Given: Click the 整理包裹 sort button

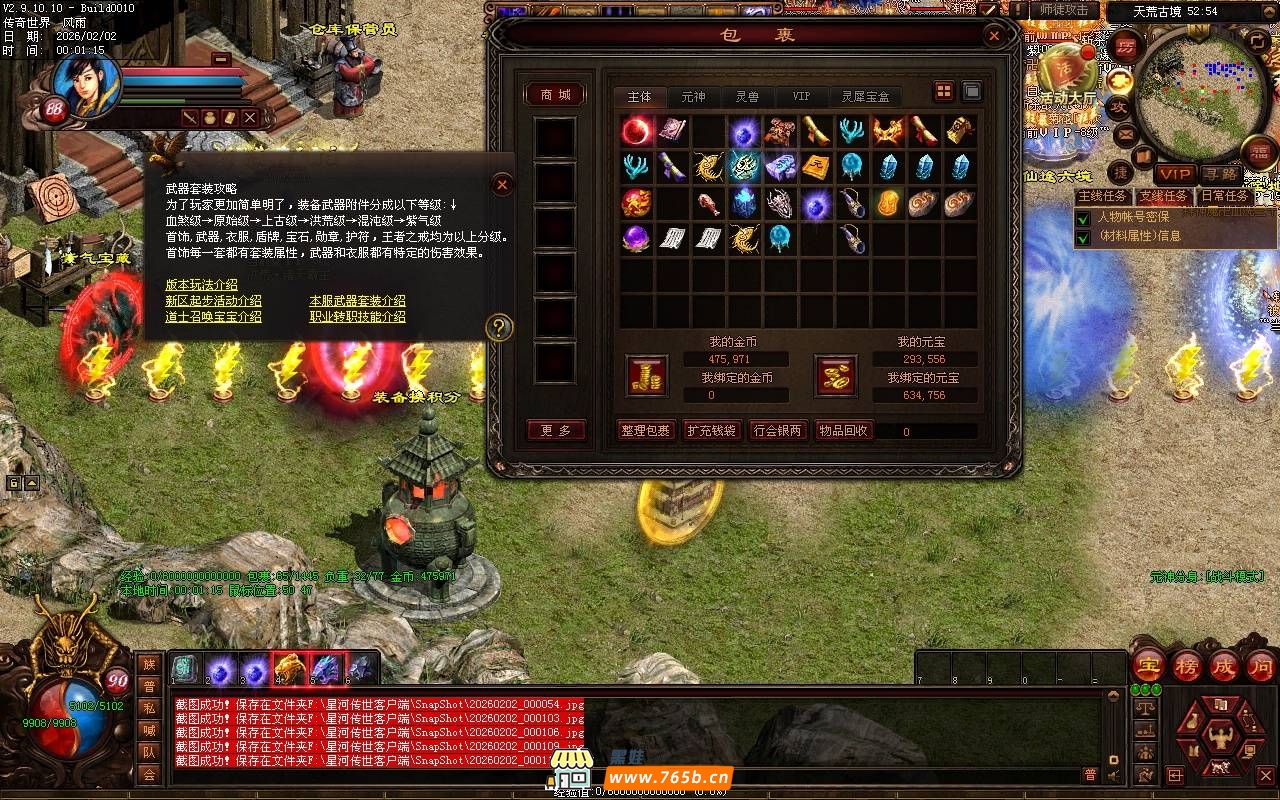Looking at the screenshot, I should [x=645, y=430].
